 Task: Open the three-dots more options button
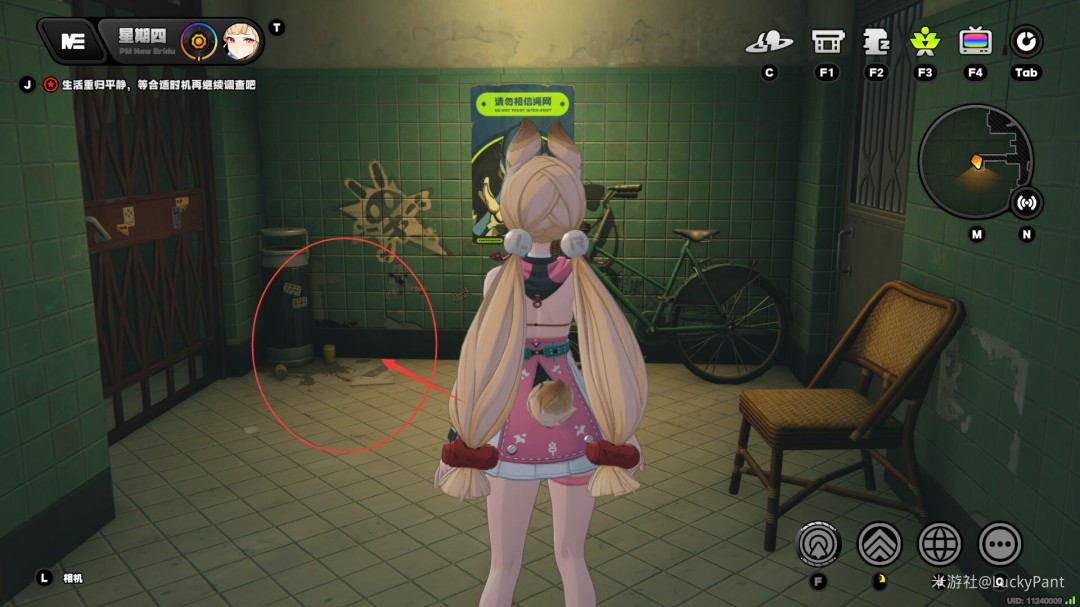(x=1000, y=544)
